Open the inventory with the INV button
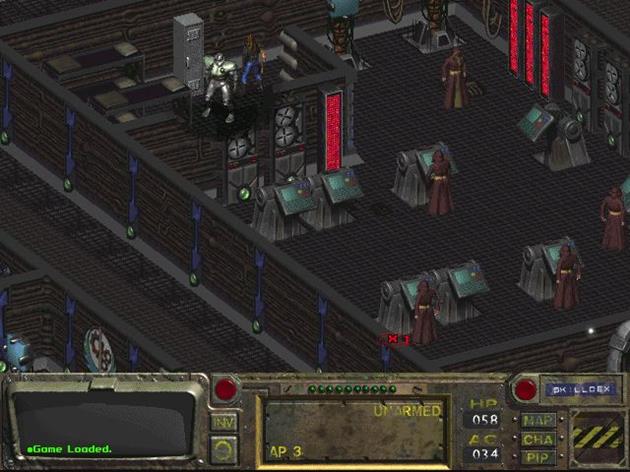This screenshot has height=472, width=630. pos(225,418)
